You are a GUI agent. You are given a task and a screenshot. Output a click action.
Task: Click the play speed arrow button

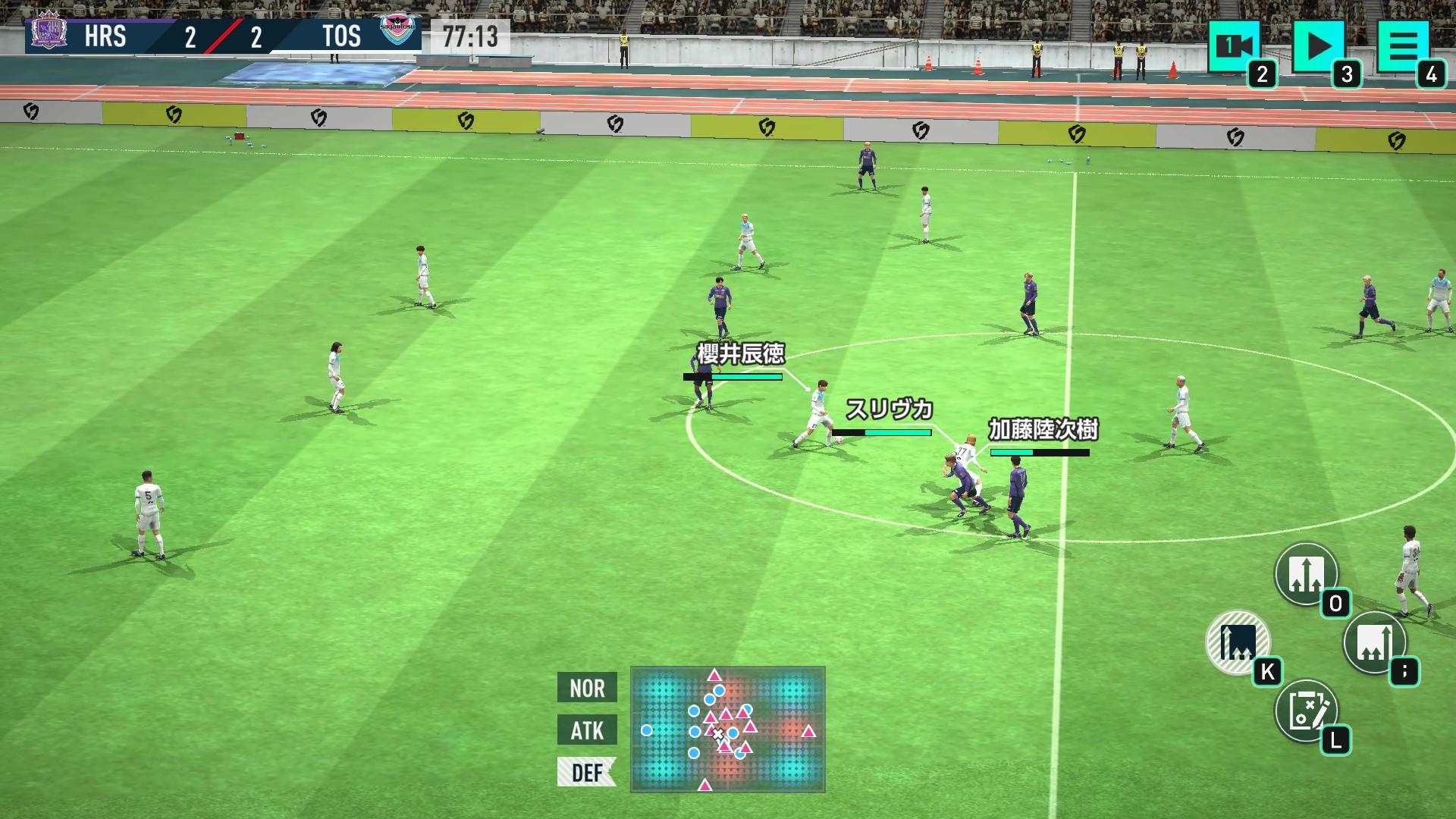click(1318, 47)
